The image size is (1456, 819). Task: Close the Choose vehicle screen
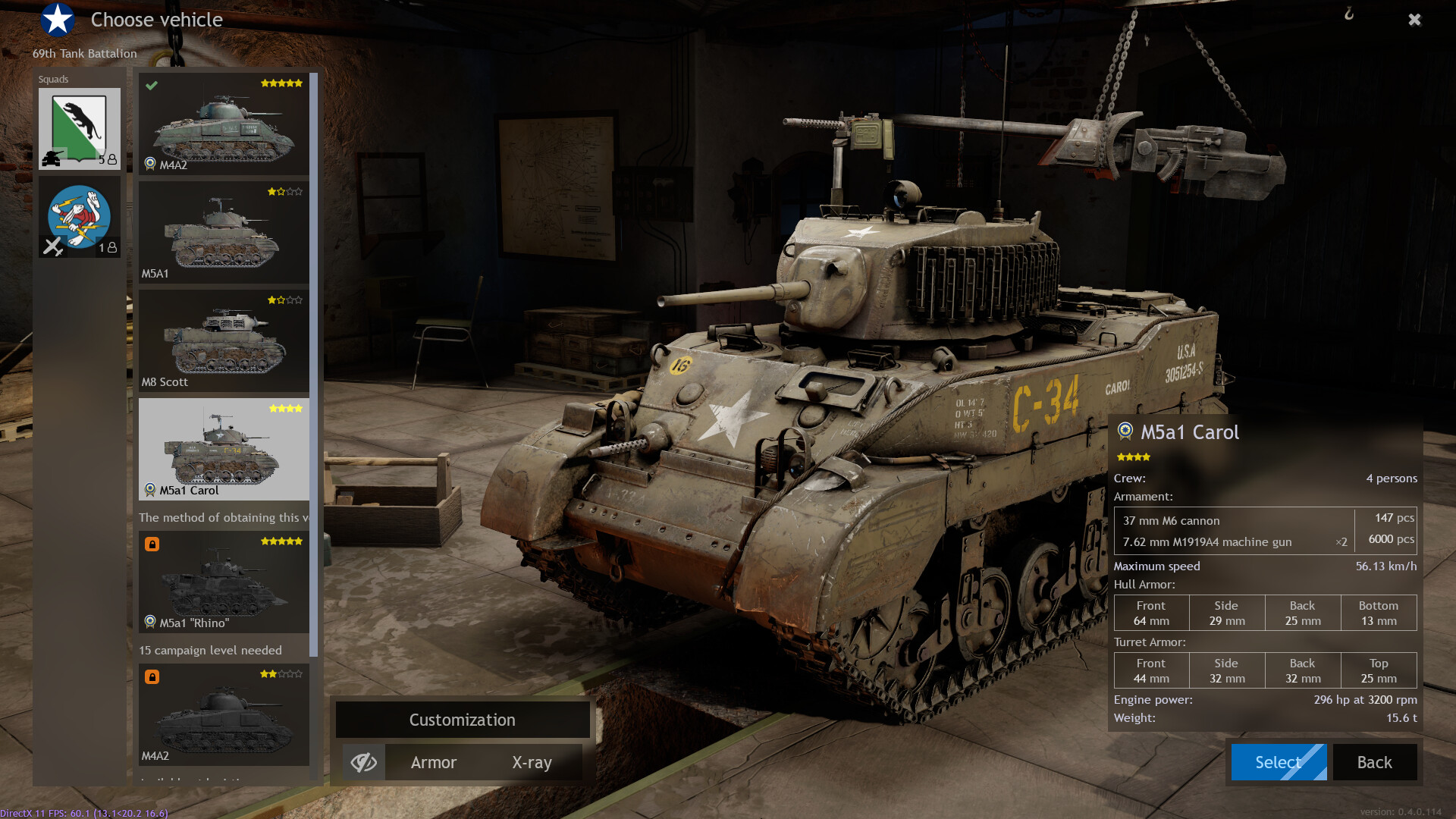tap(1414, 20)
